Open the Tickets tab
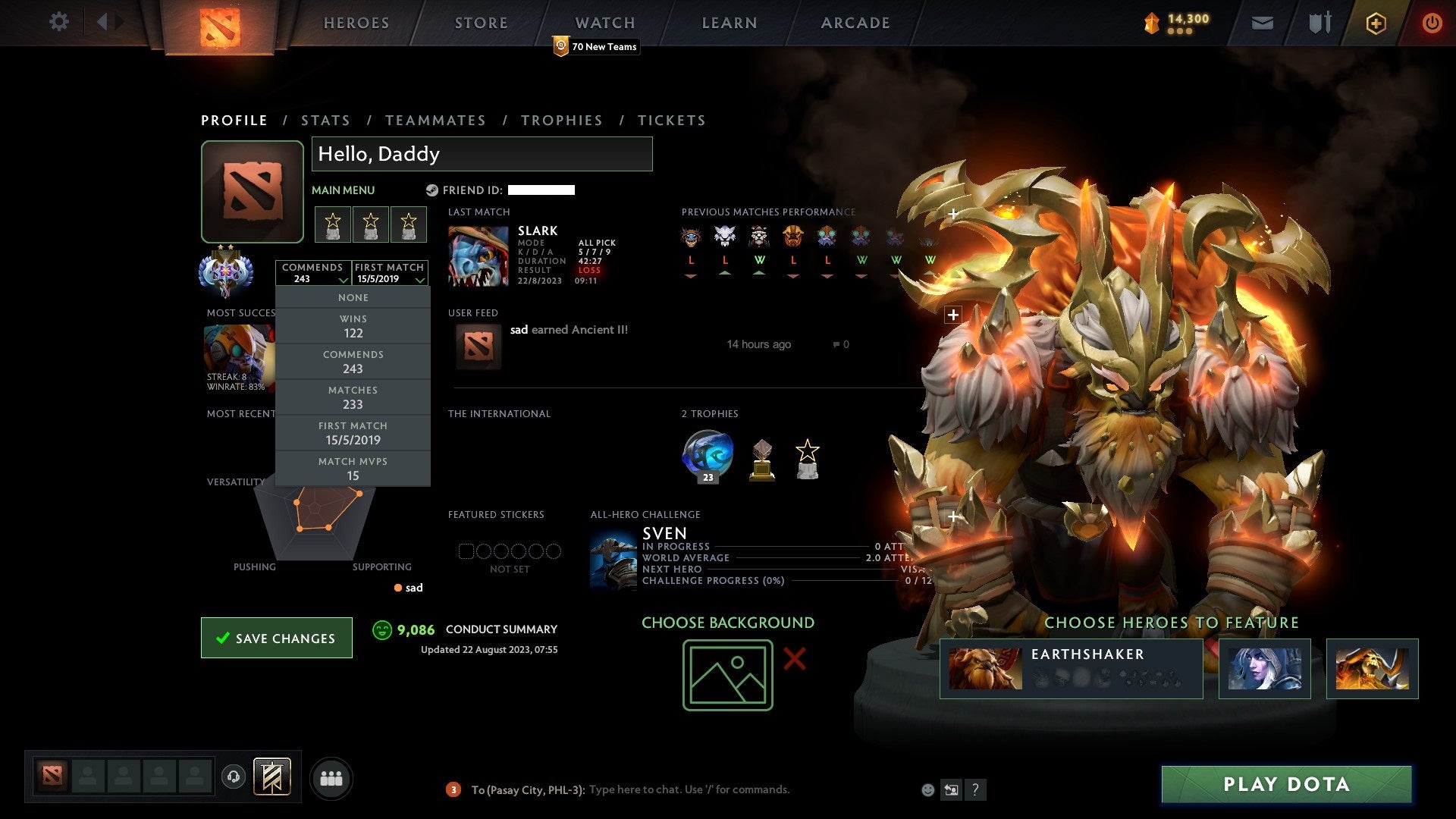The width and height of the screenshot is (1456, 819). (x=671, y=121)
